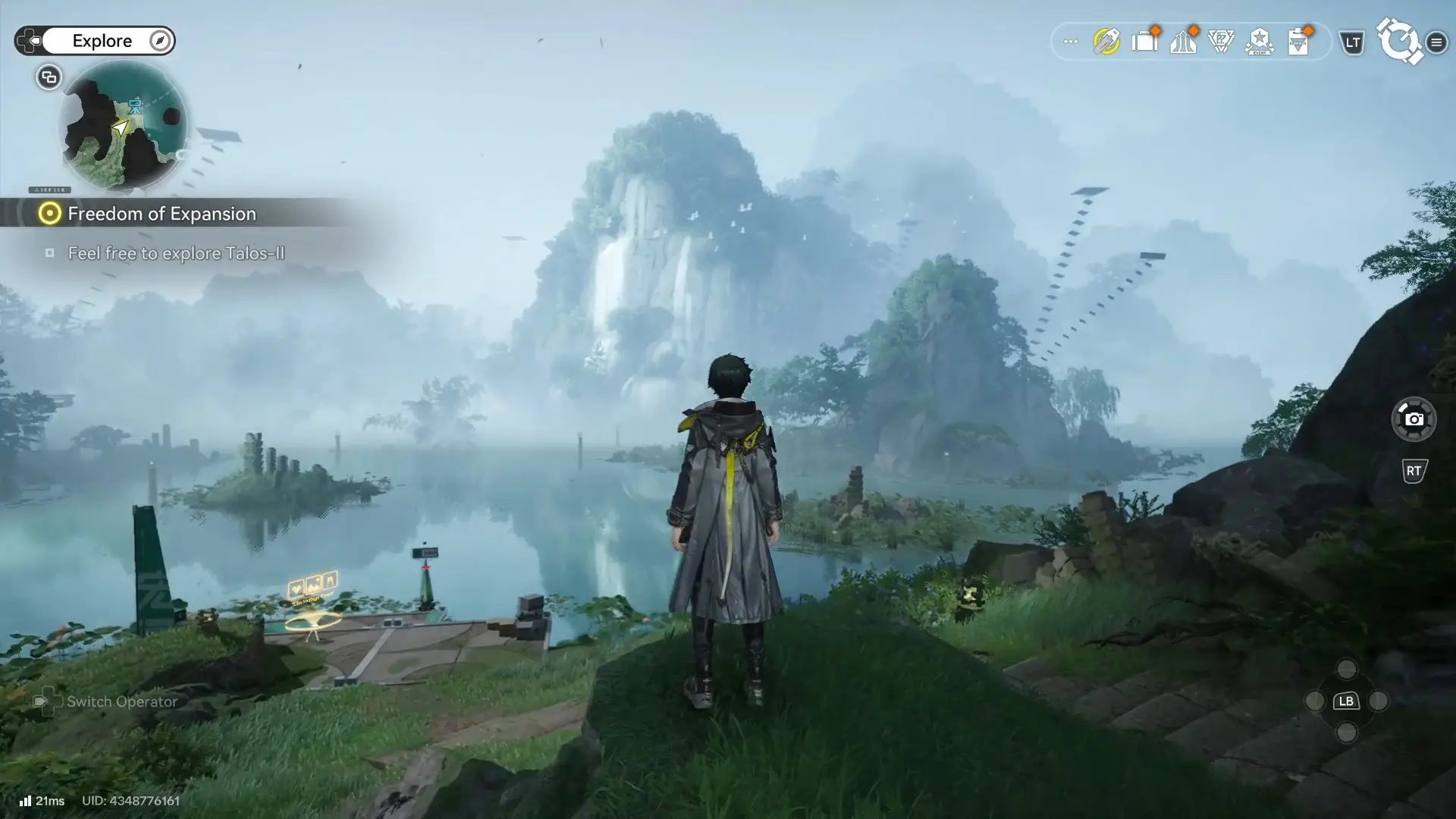Toggle the overlapping-squares button beside the minimap
The height and width of the screenshot is (819, 1456).
click(49, 77)
